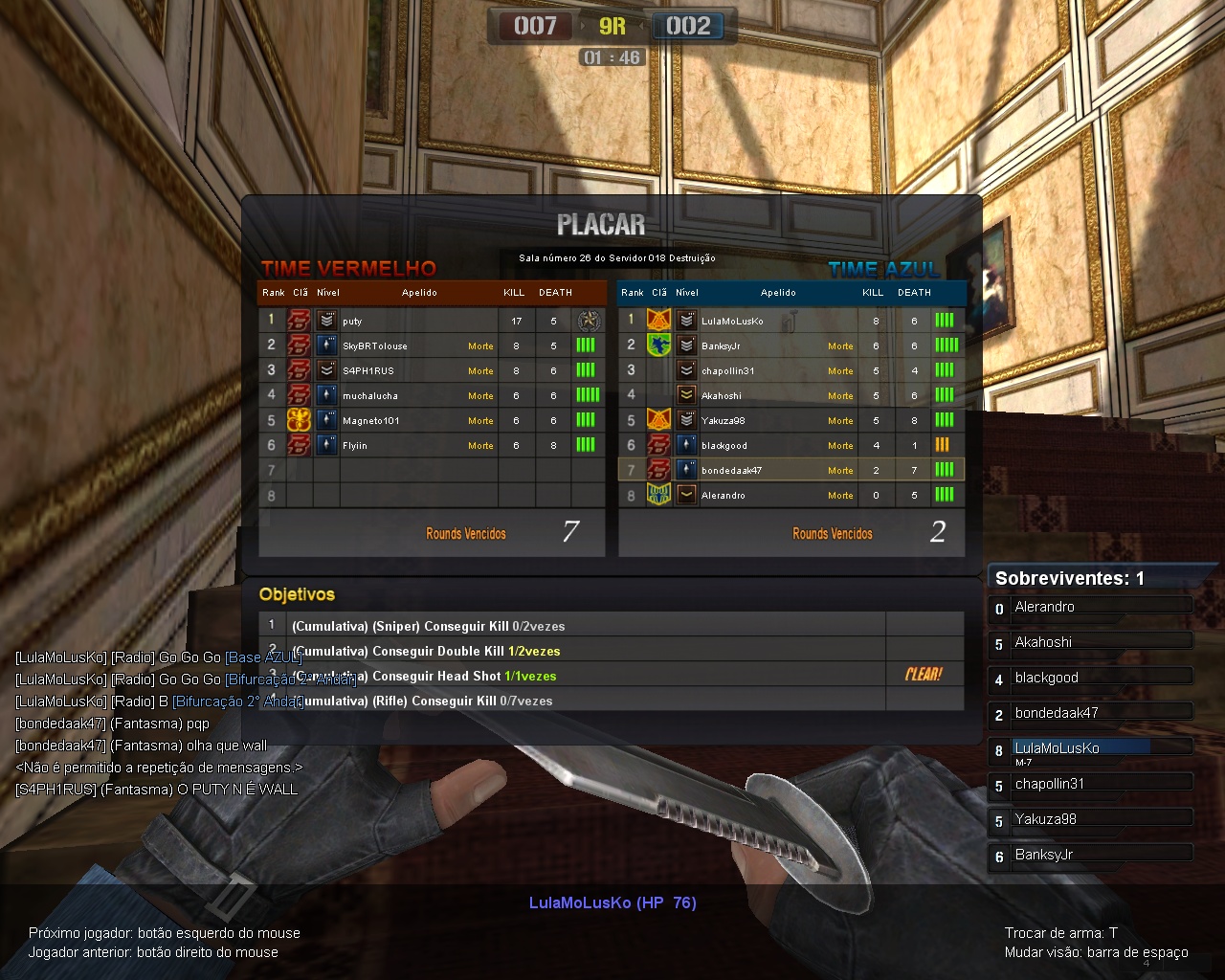Click LulaMoLusKo's orange clan crest
The height and width of the screenshot is (980, 1225).
click(x=658, y=321)
